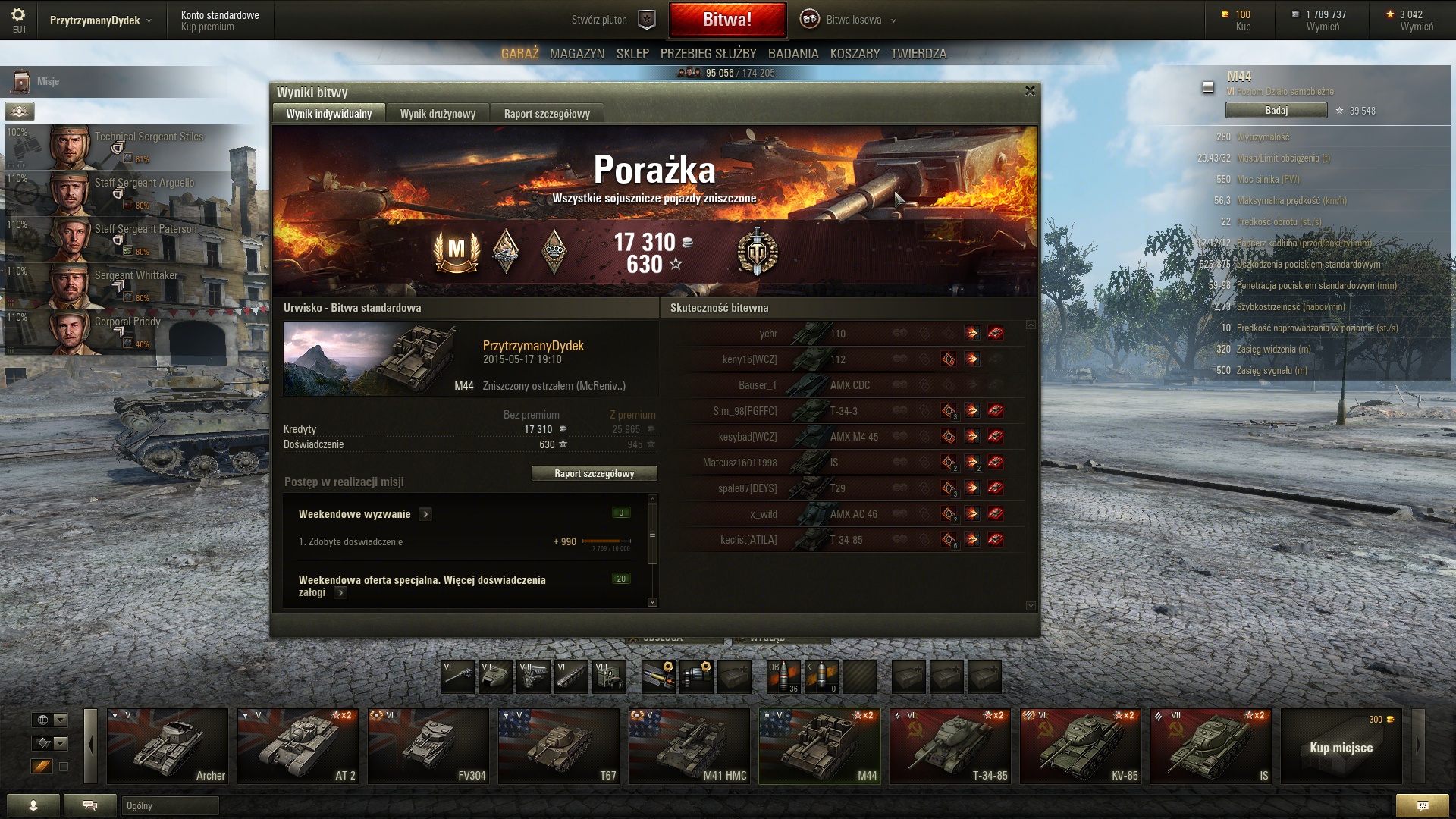This screenshot has width=1456, height=819.
Task: Go to the SKLEP section
Action: coord(632,54)
